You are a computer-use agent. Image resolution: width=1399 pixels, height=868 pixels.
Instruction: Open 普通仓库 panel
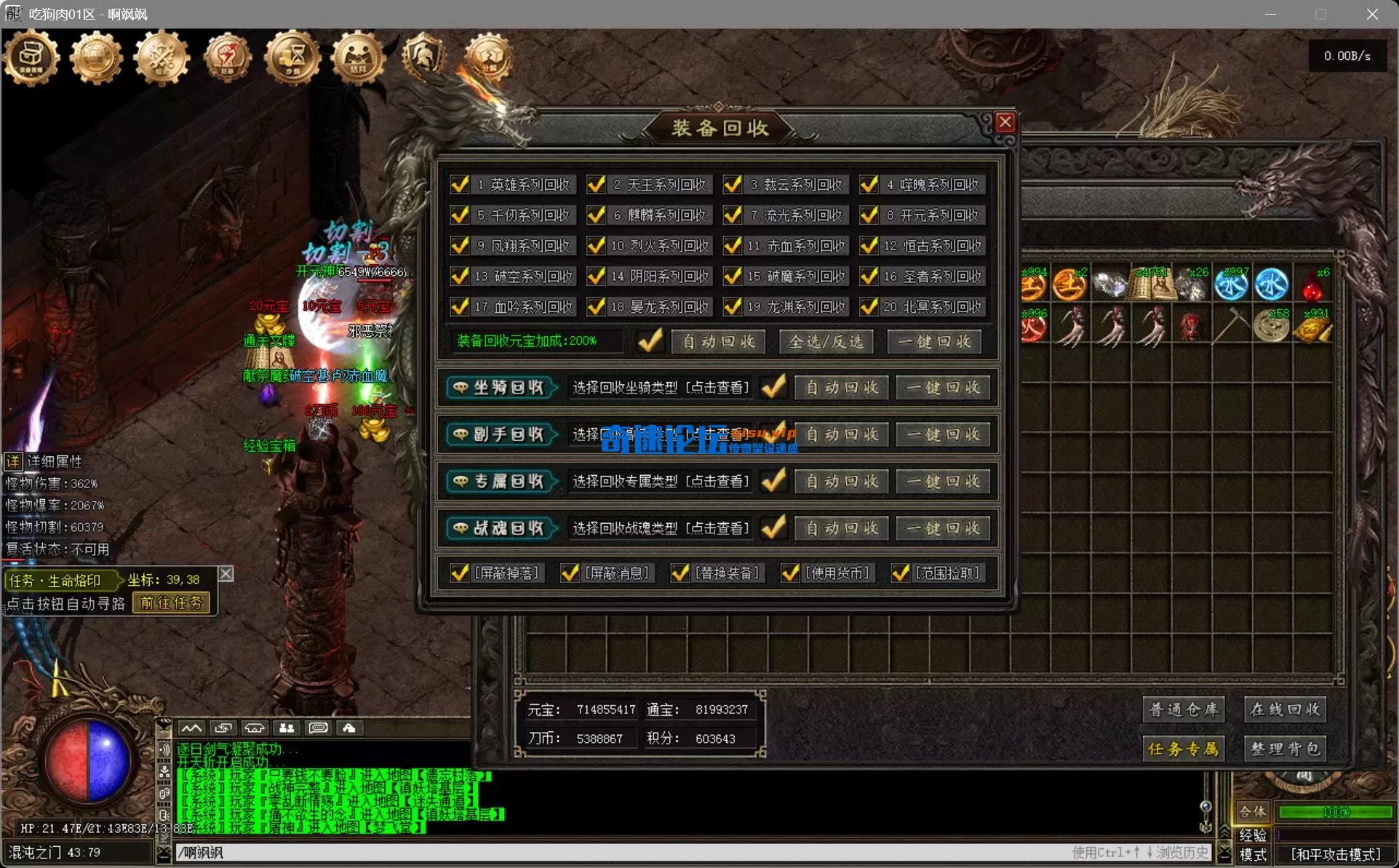point(1184,709)
